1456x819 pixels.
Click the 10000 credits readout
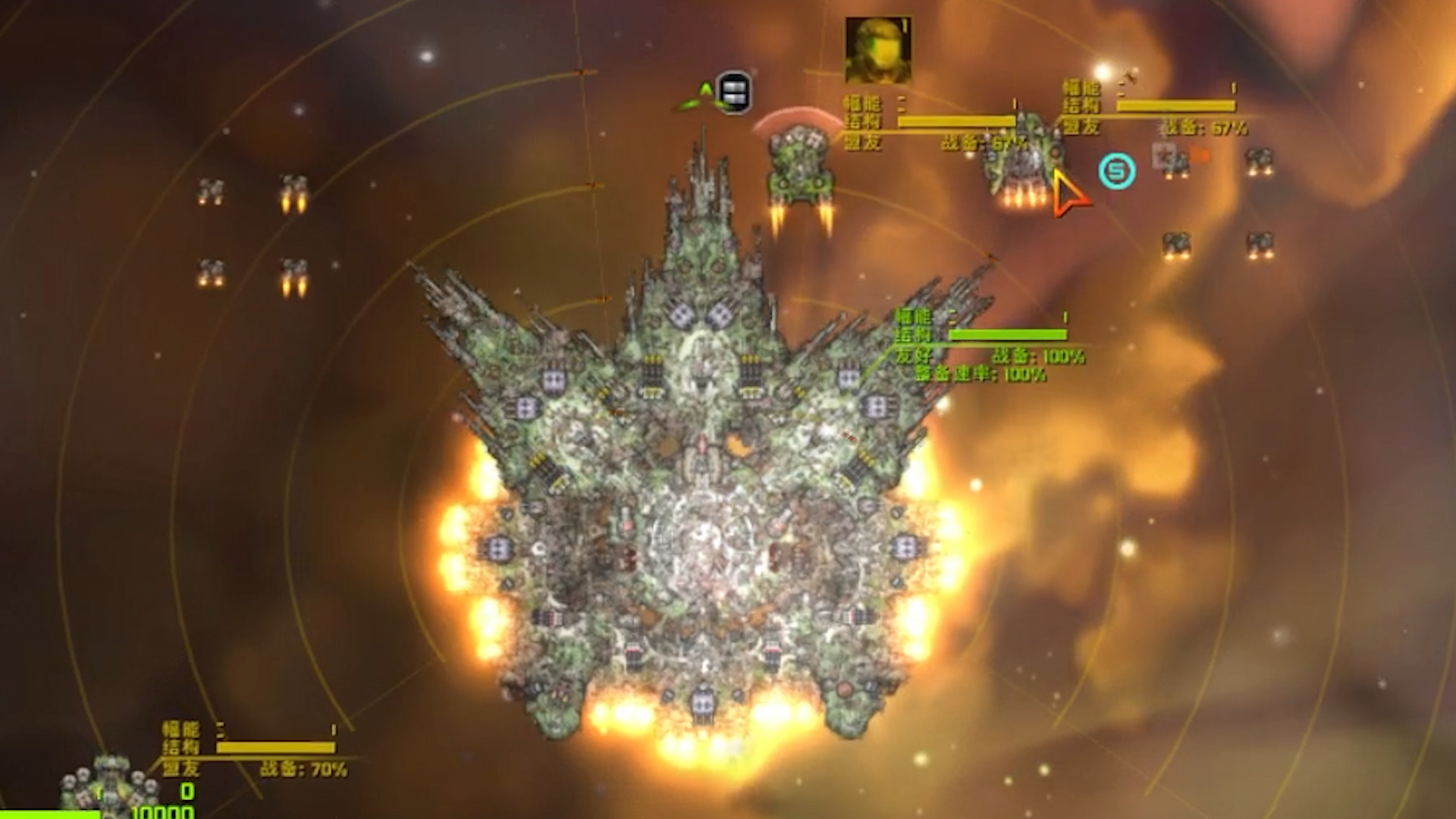[x=163, y=813]
